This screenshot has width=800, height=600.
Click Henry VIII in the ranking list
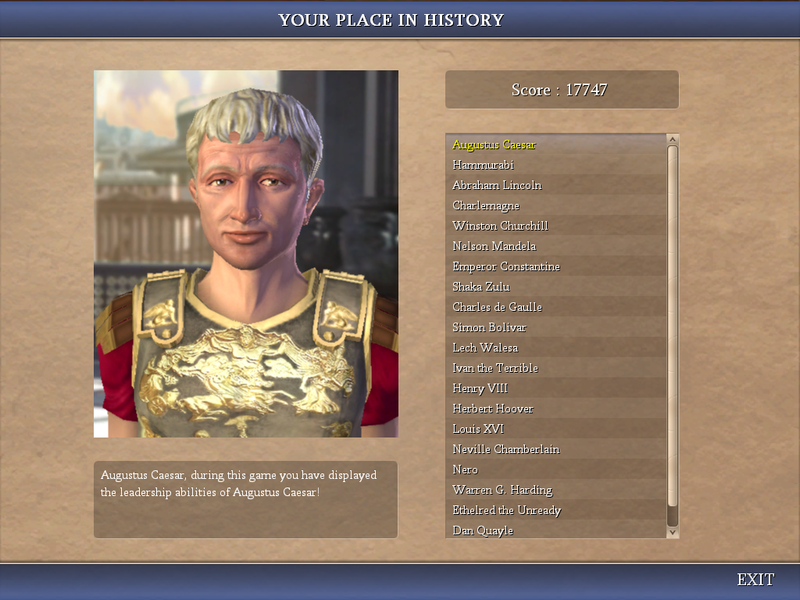click(481, 388)
